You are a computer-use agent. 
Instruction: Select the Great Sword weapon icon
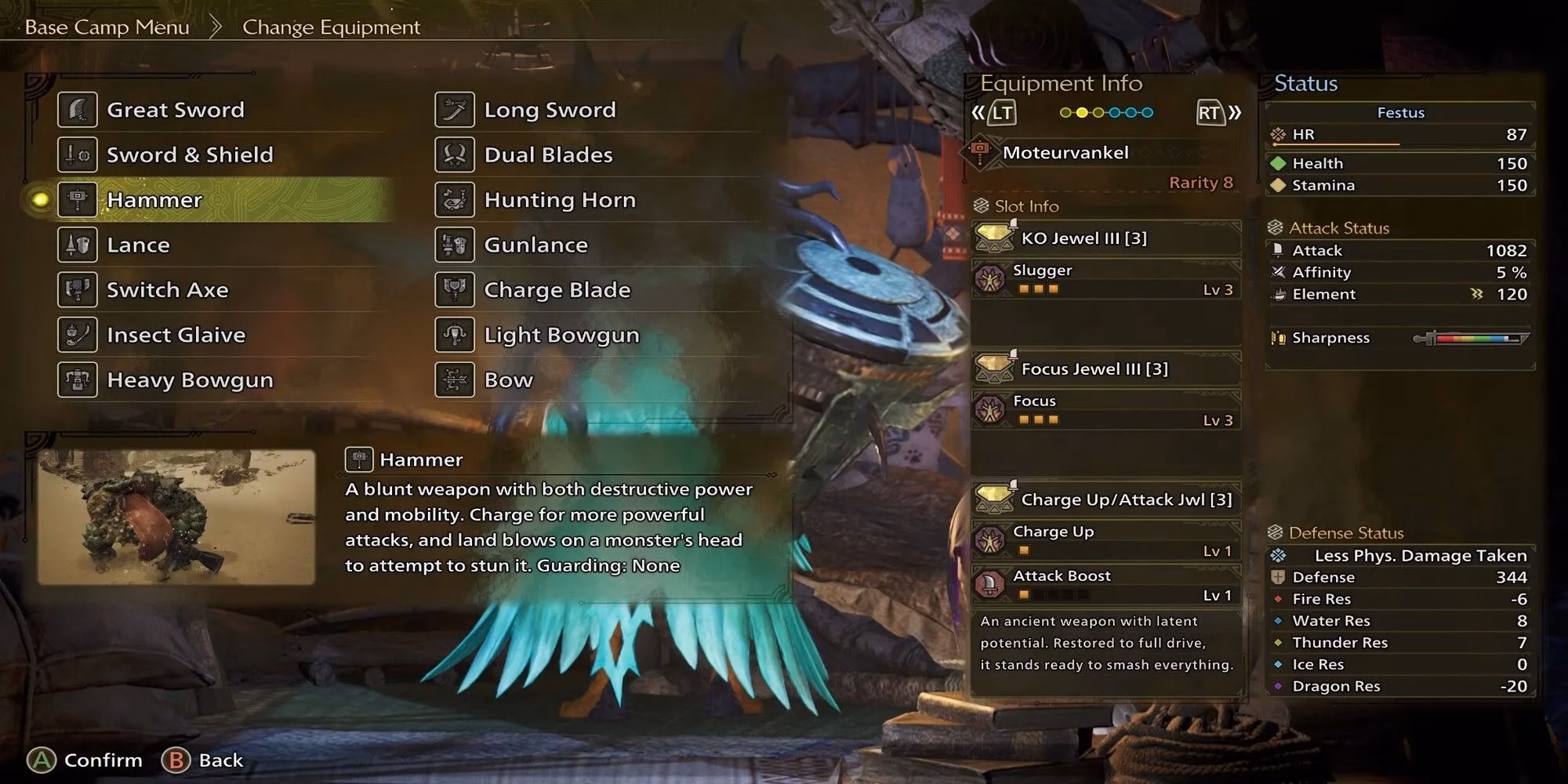76,110
